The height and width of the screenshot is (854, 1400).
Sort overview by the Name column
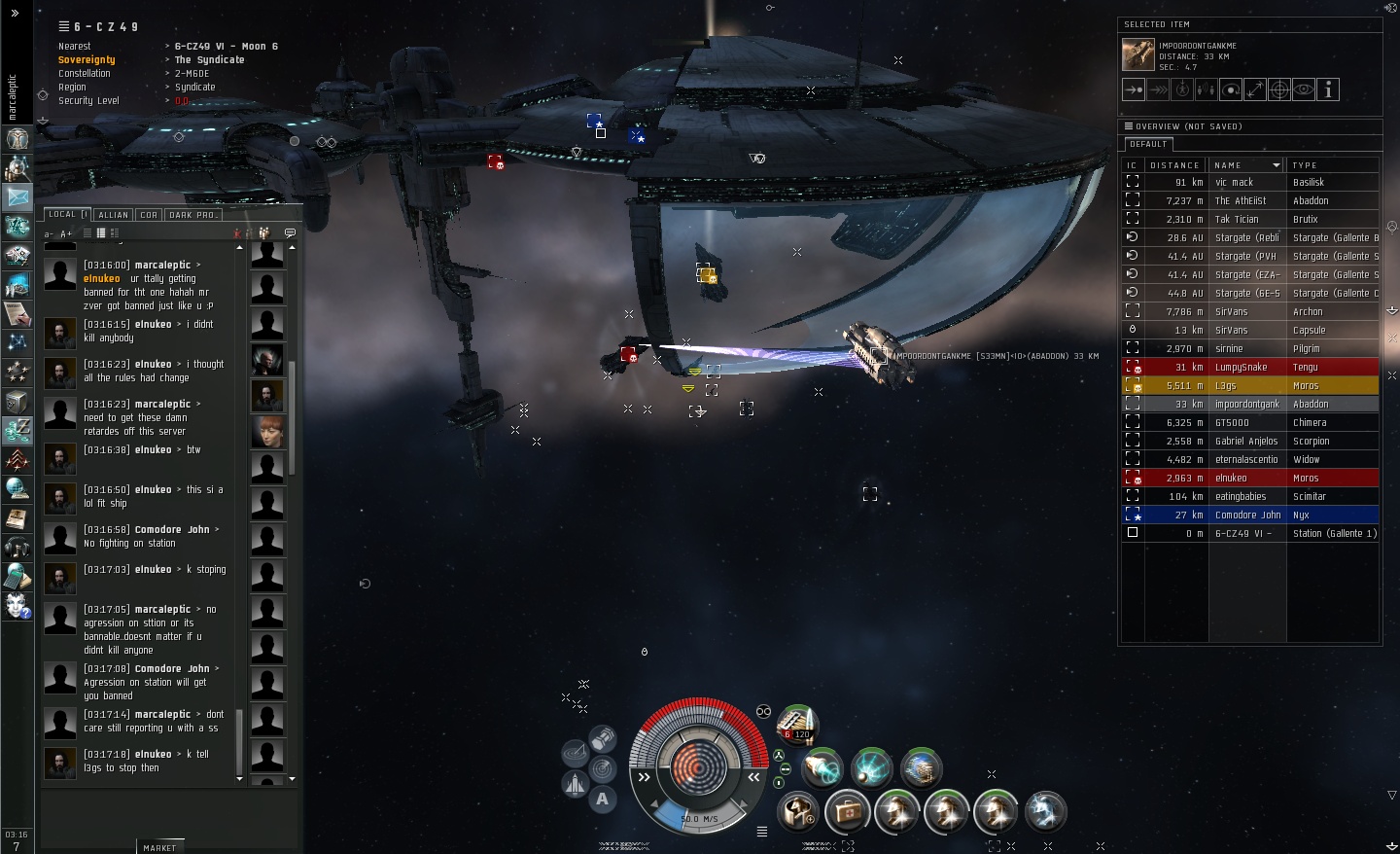(1246, 165)
